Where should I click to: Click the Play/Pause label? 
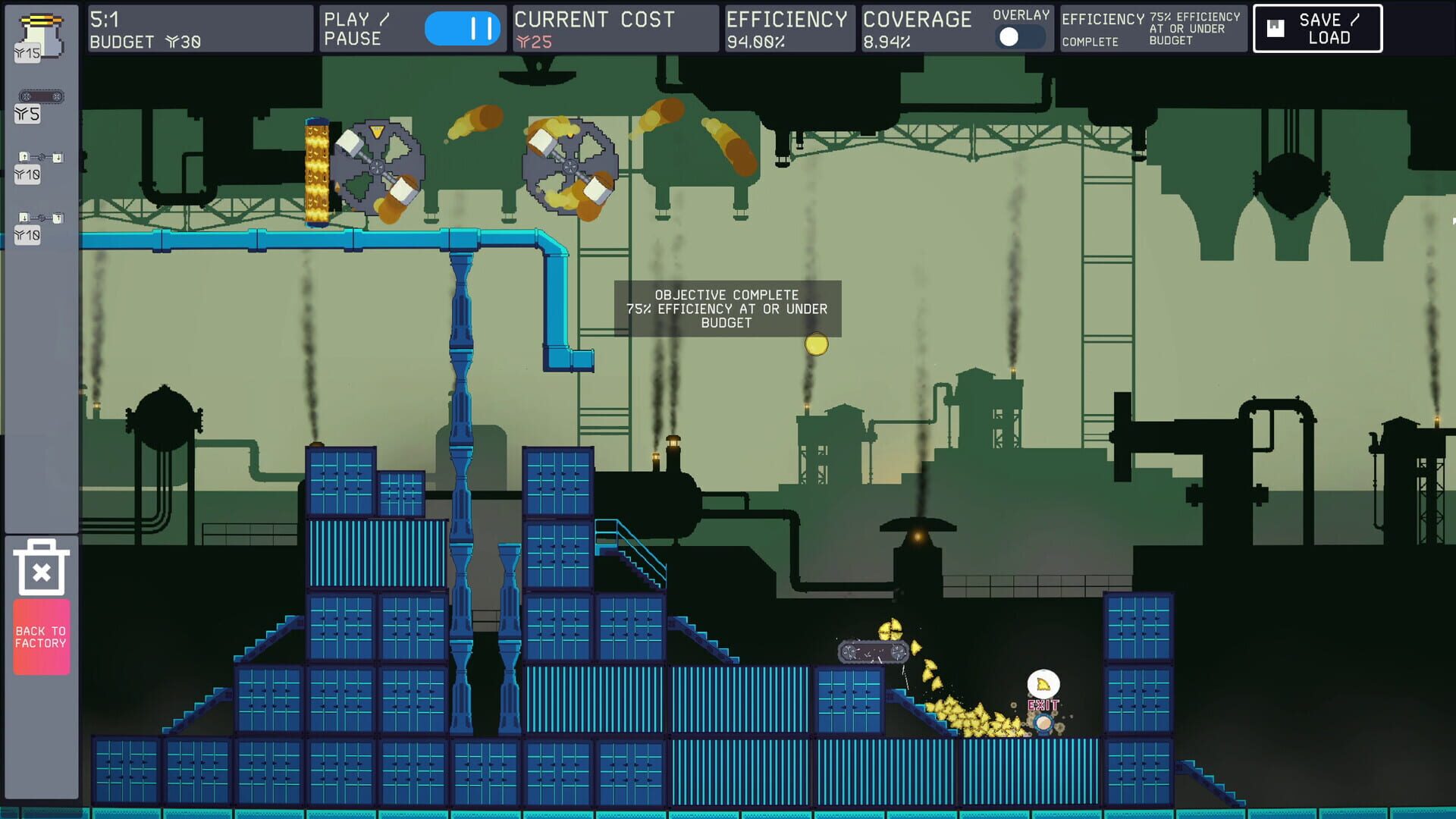[x=353, y=28]
